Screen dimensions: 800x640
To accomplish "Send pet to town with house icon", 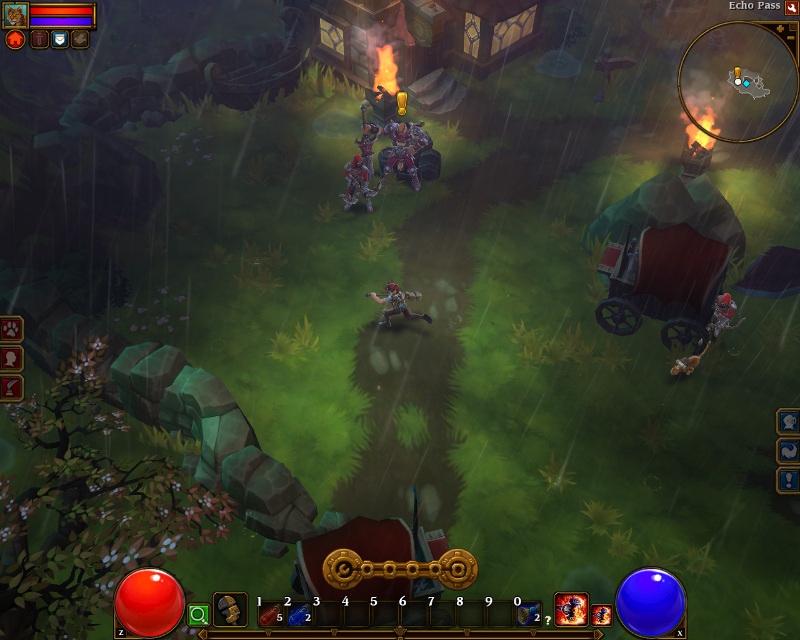I will [x=15, y=39].
